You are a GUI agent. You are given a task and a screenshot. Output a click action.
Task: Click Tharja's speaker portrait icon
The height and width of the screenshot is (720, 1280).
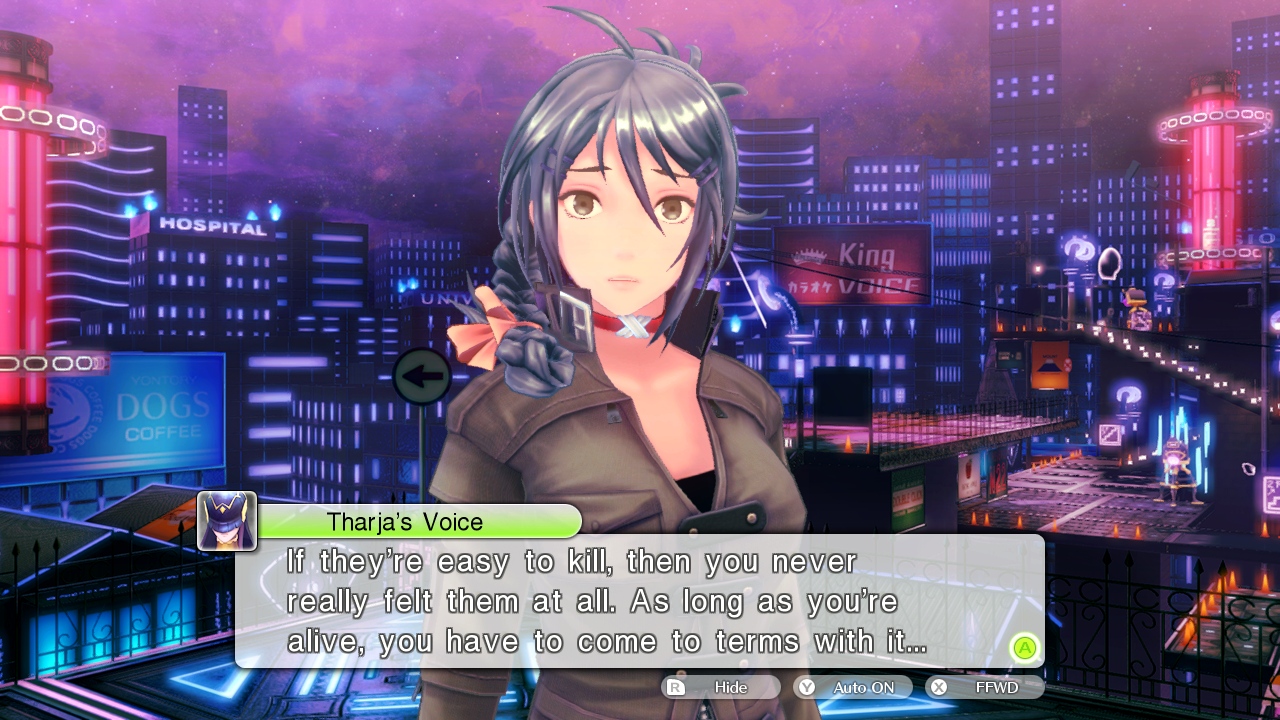(x=227, y=521)
